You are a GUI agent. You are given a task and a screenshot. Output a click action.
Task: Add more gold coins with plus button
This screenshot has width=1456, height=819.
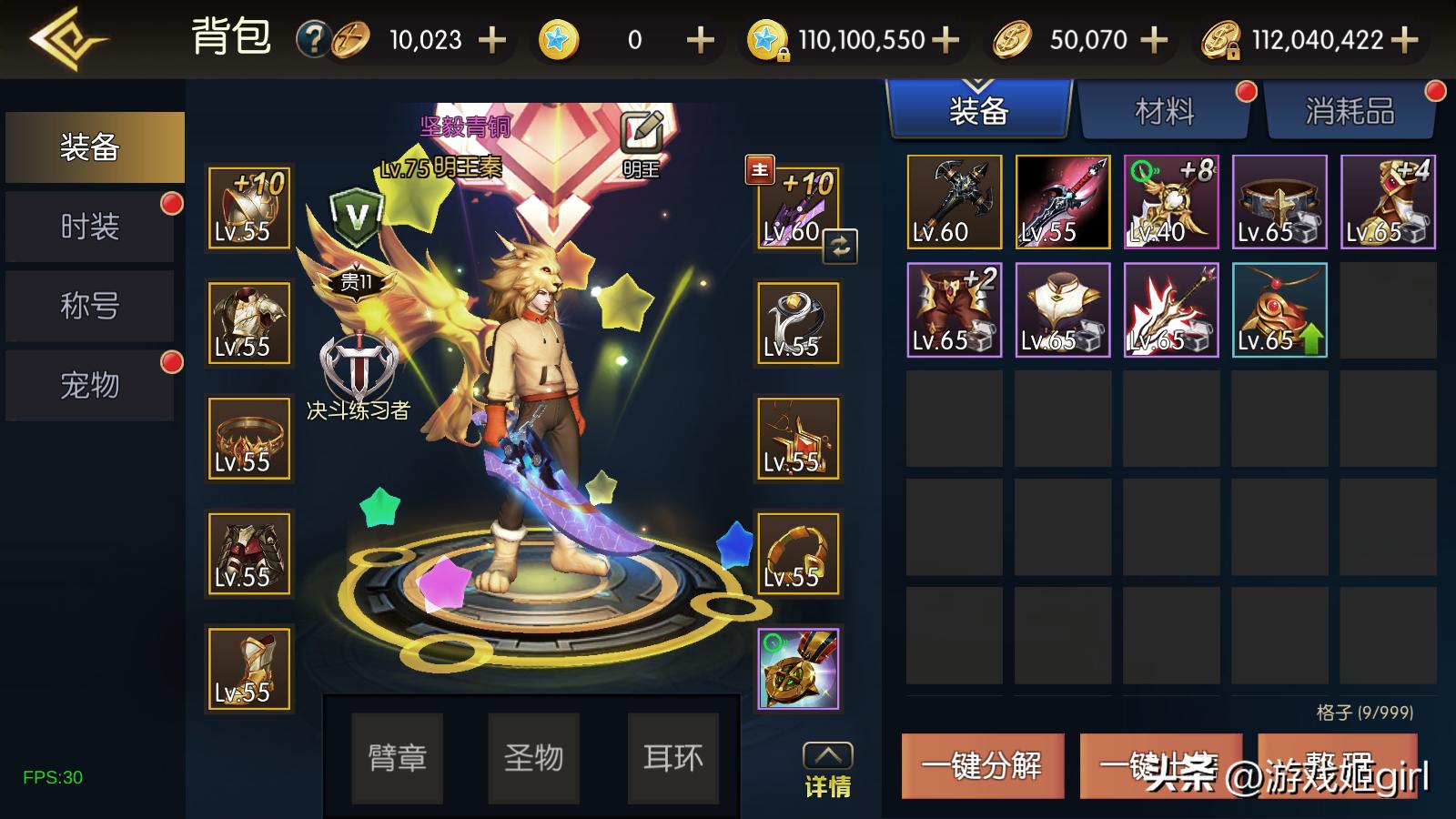click(1154, 39)
